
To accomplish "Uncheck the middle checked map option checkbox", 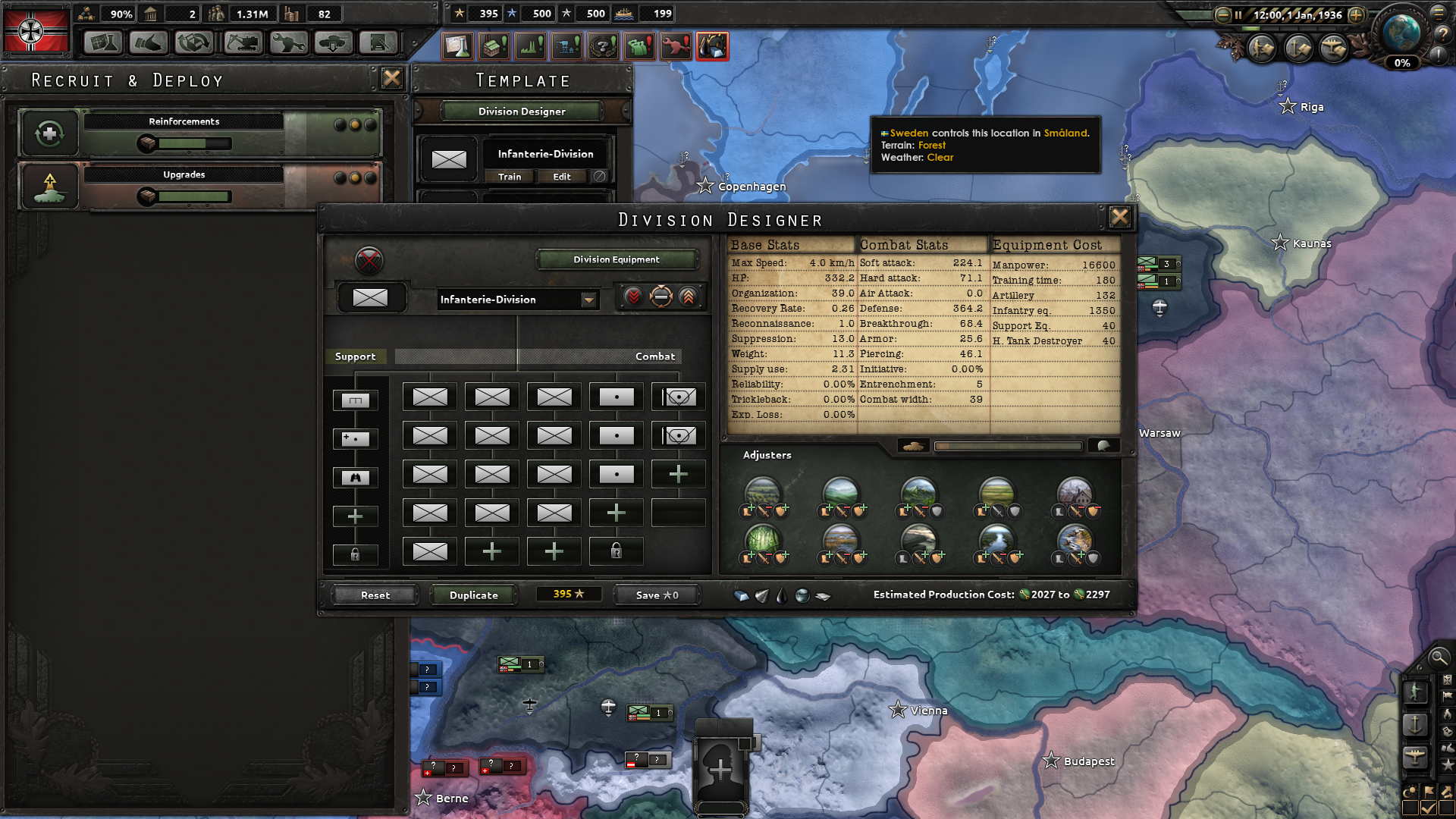I will pos(1429,807).
